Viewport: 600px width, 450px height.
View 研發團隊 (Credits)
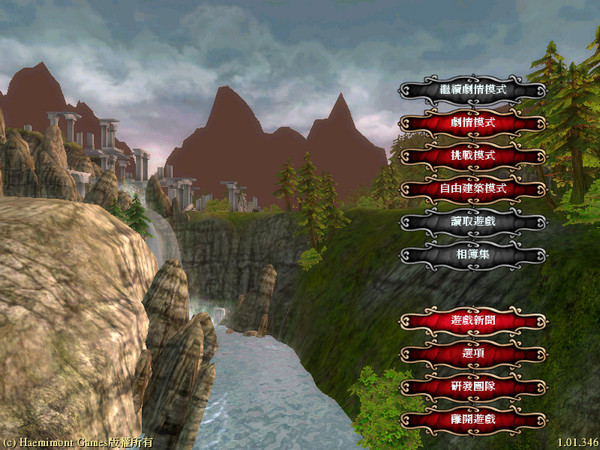click(473, 387)
